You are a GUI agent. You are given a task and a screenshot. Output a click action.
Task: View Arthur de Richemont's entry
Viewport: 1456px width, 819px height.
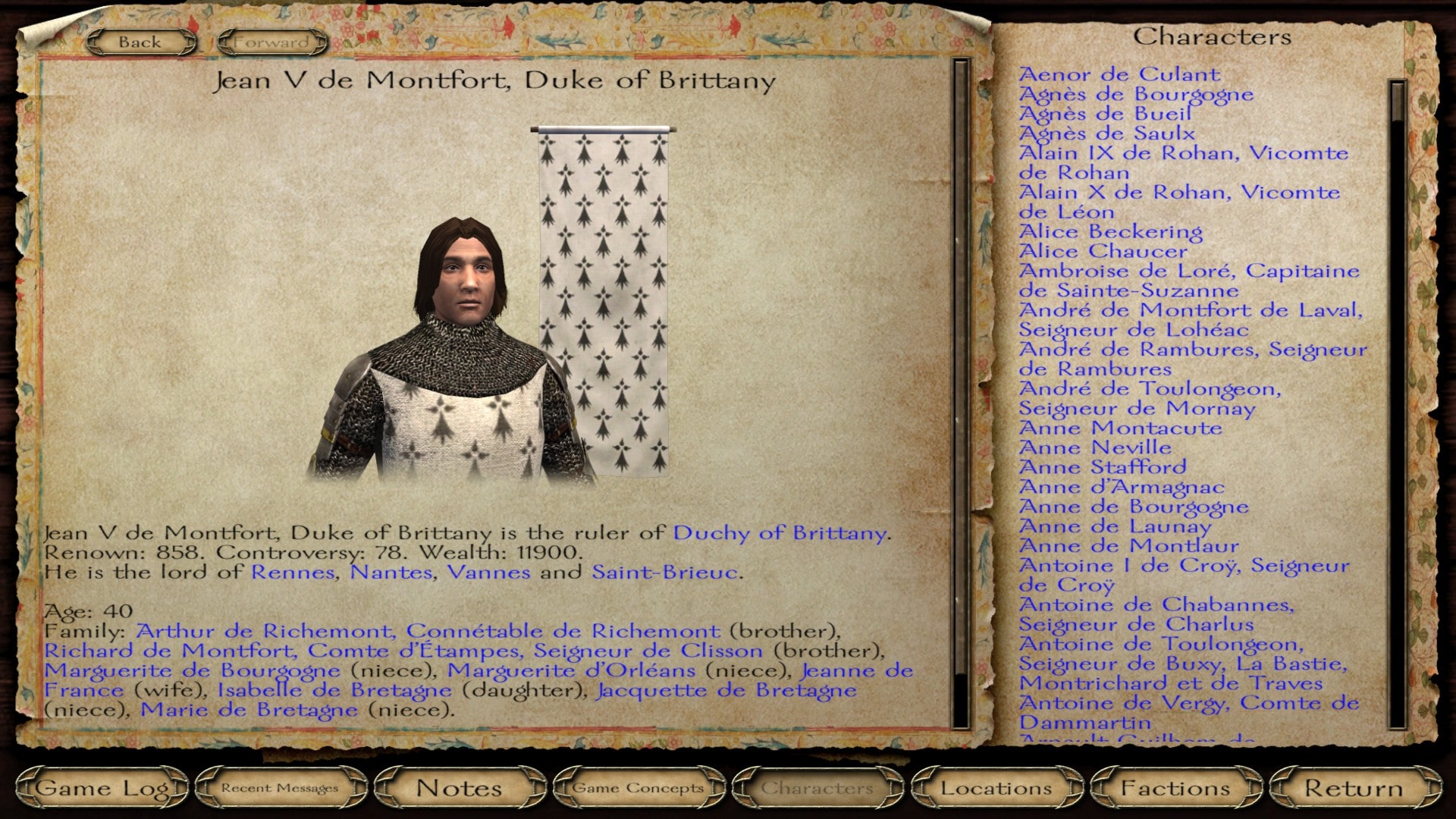[x=428, y=632]
